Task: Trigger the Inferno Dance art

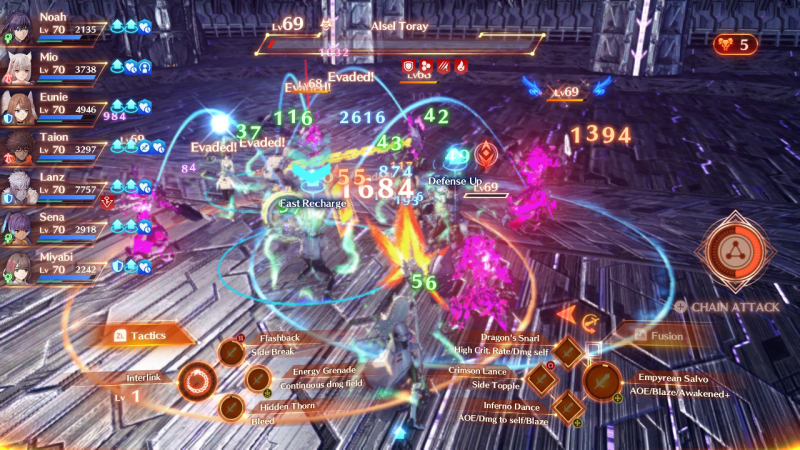Action: click(567, 406)
